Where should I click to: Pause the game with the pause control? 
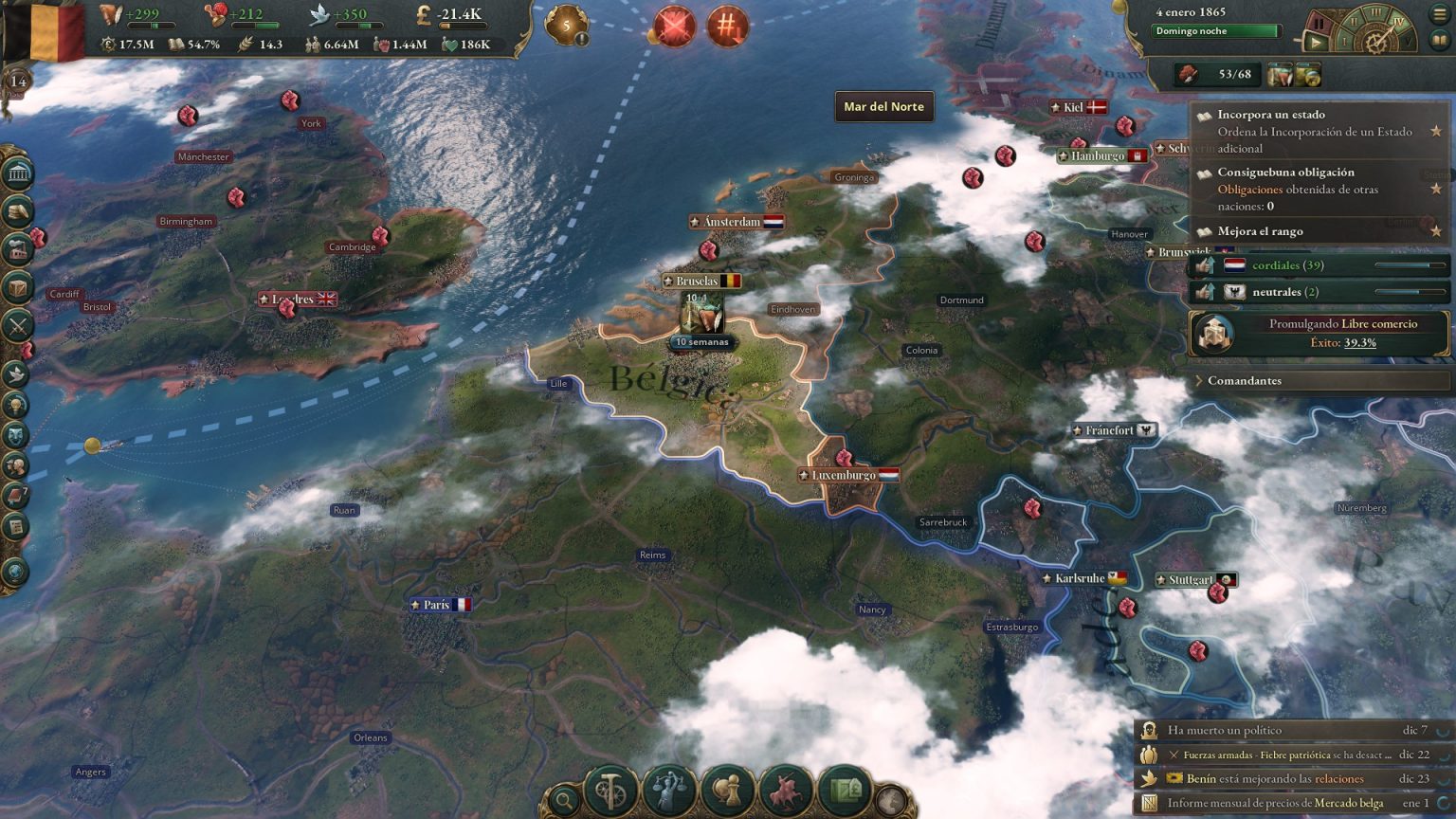[x=1320, y=21]
